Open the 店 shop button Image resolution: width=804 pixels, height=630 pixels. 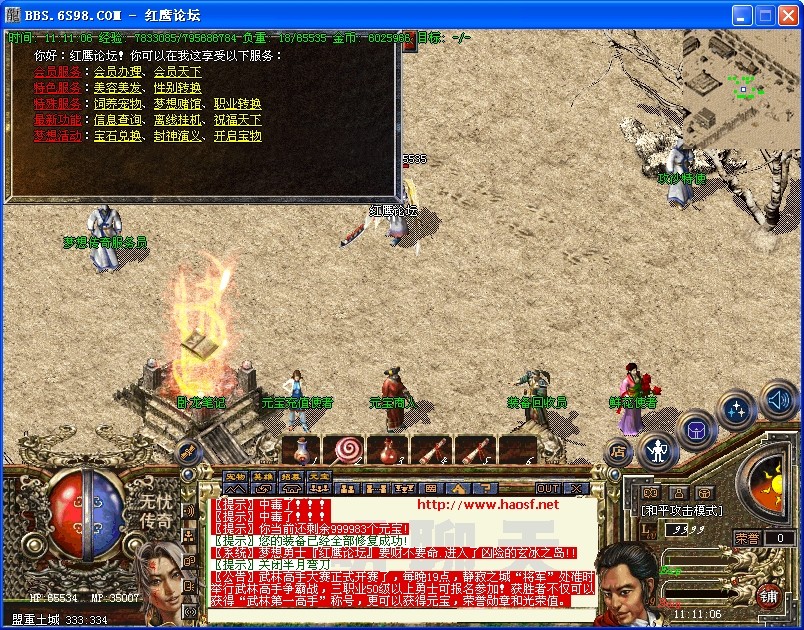click(618, 451)
